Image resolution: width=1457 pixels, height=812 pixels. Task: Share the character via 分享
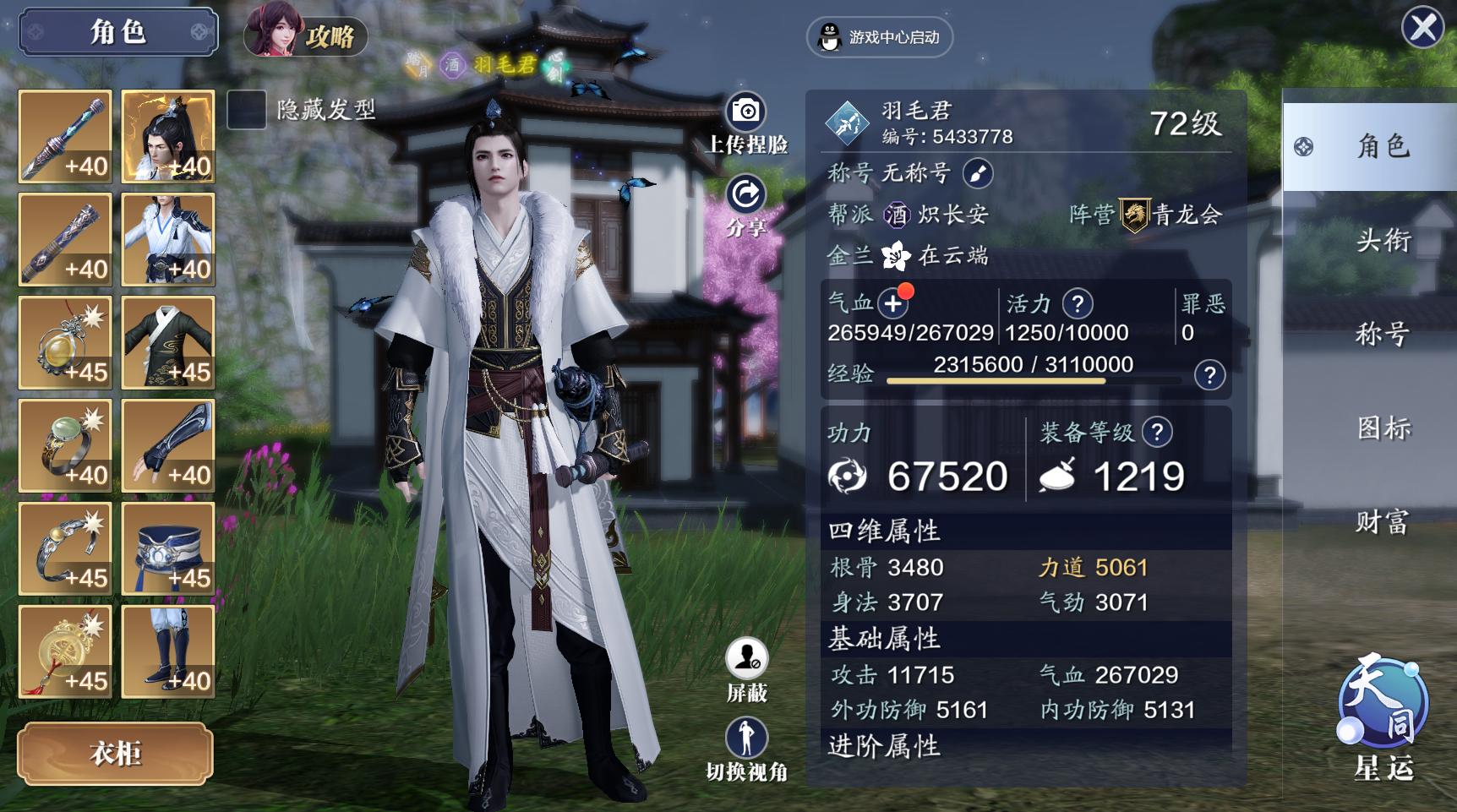click(745, 196)
